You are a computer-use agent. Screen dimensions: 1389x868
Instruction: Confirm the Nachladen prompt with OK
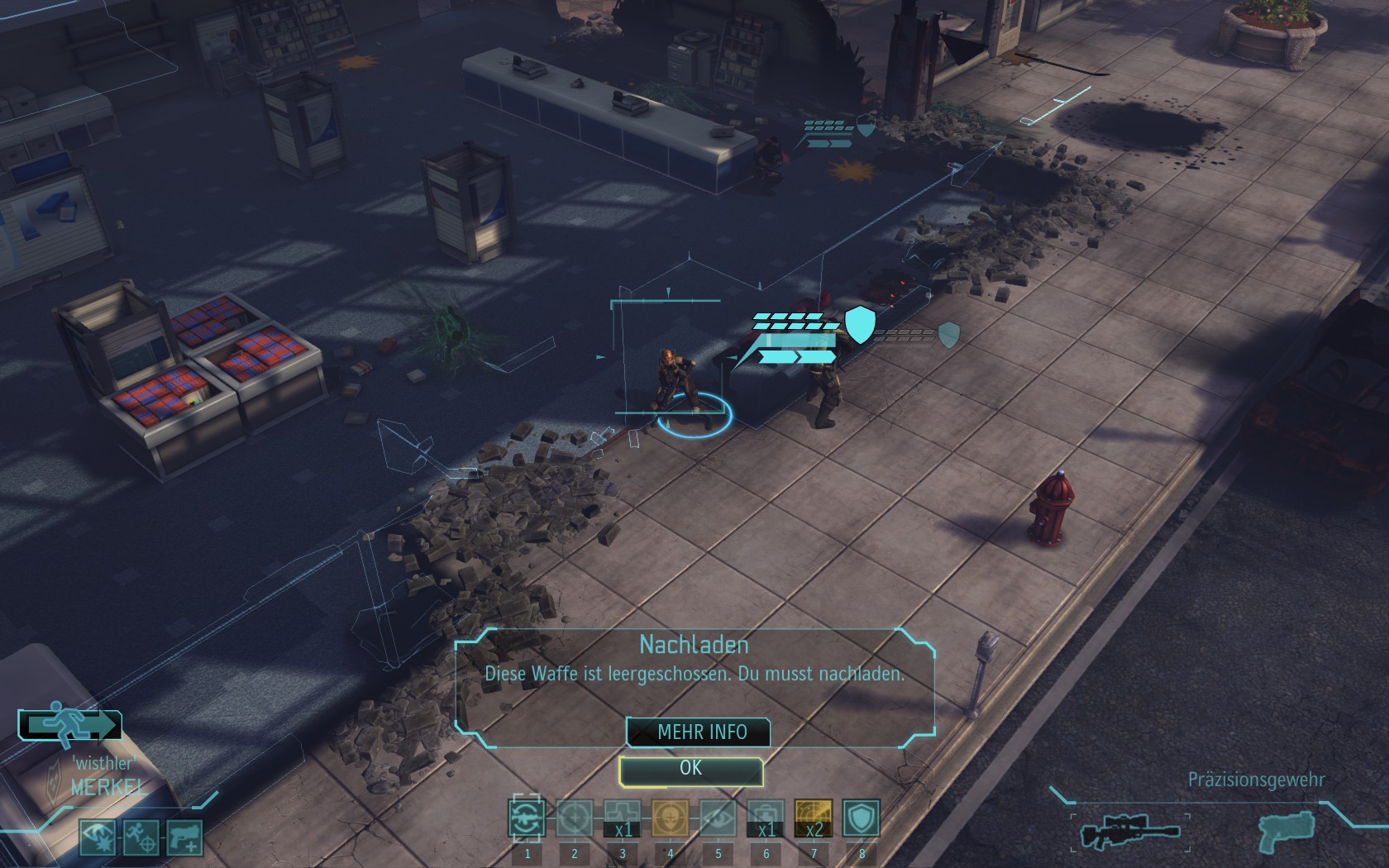(690, 769)
